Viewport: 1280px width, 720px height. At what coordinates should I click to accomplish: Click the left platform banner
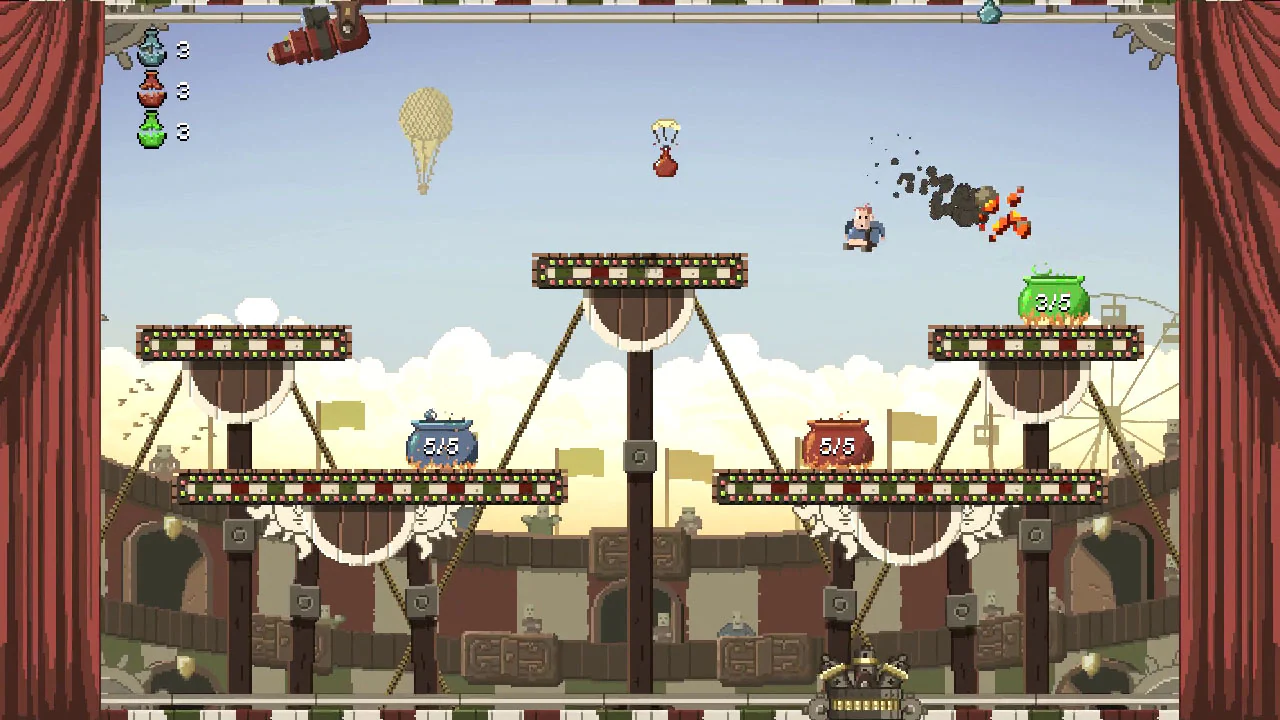(243, 344)
